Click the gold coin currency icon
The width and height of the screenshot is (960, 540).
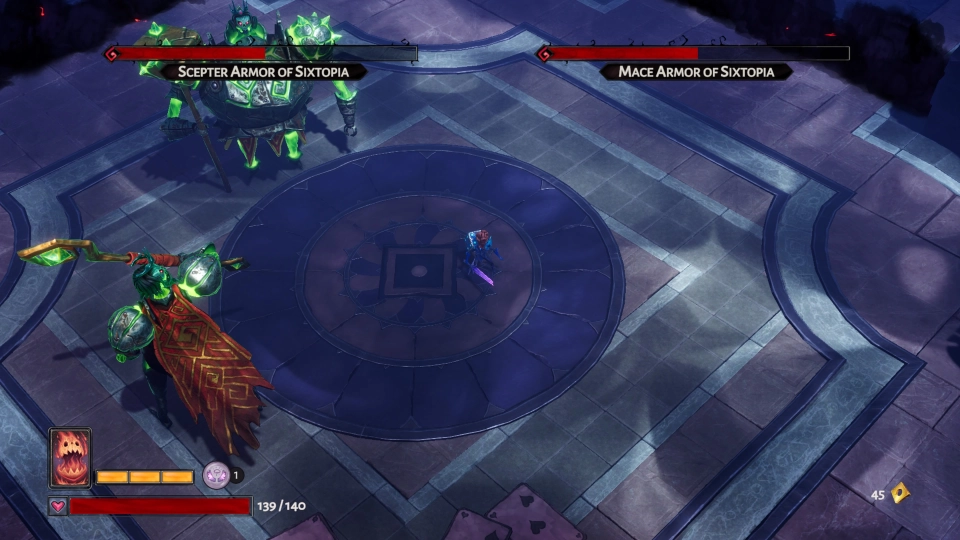coord(900,493)
